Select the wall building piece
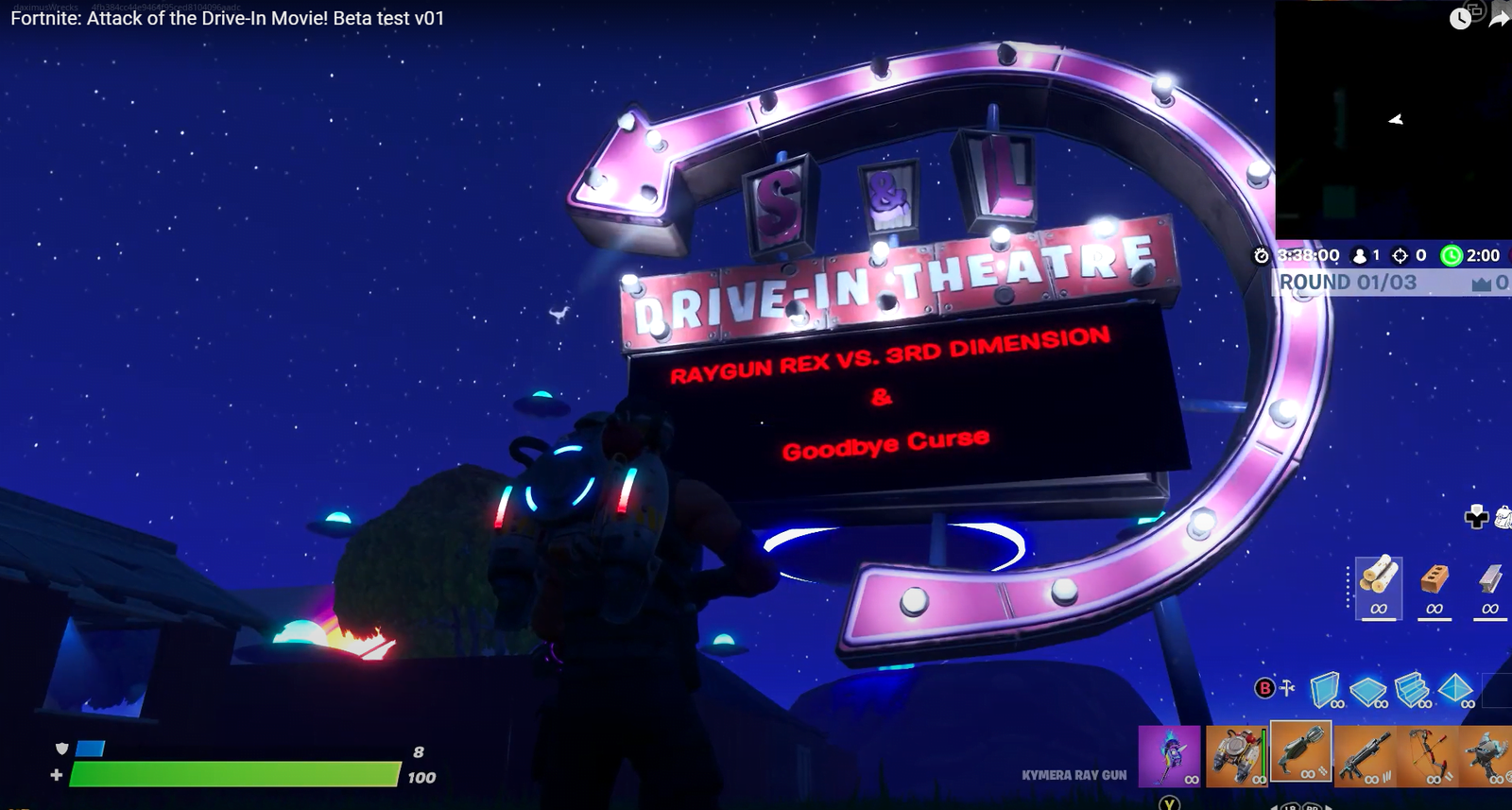1512x810 pixels. [x=1326, y=689]
